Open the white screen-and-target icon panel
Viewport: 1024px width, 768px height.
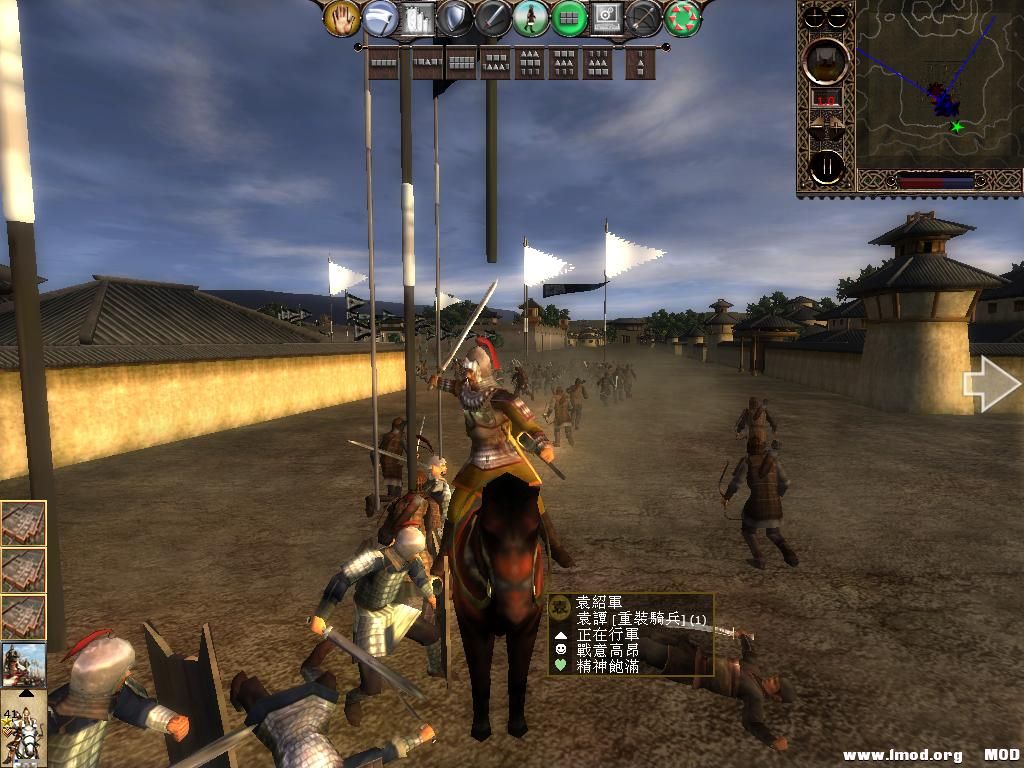(607, 18)
